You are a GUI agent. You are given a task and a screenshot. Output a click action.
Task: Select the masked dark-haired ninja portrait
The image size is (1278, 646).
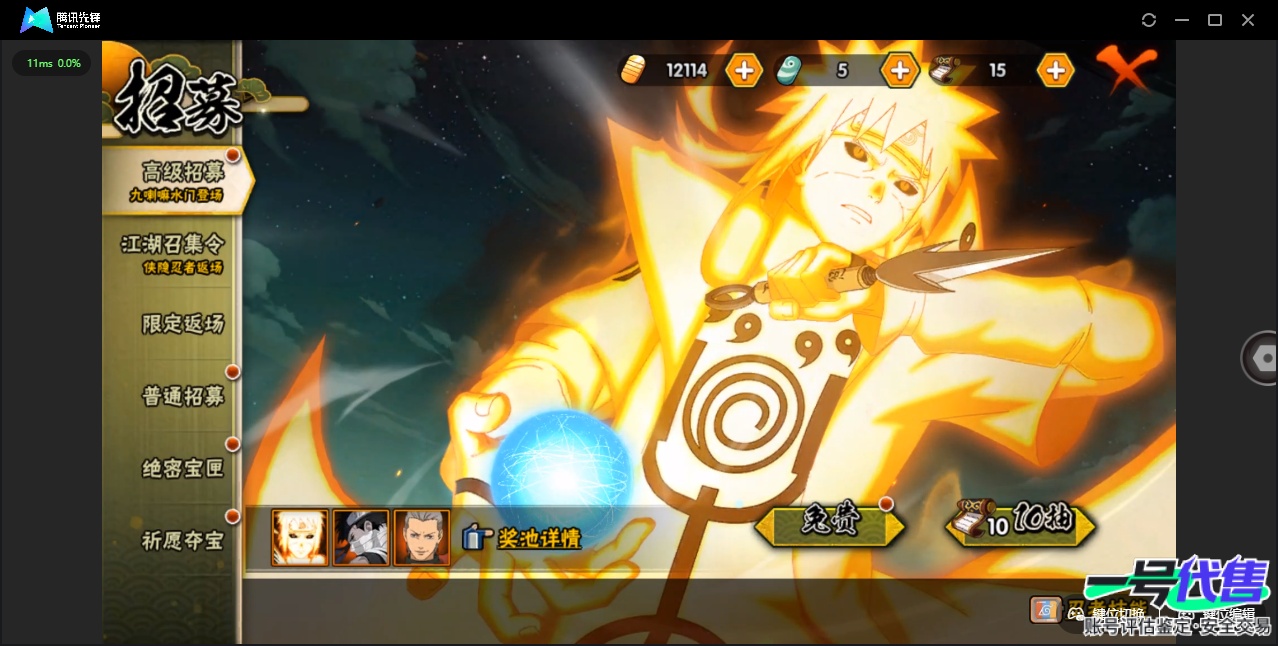point(360,538)
